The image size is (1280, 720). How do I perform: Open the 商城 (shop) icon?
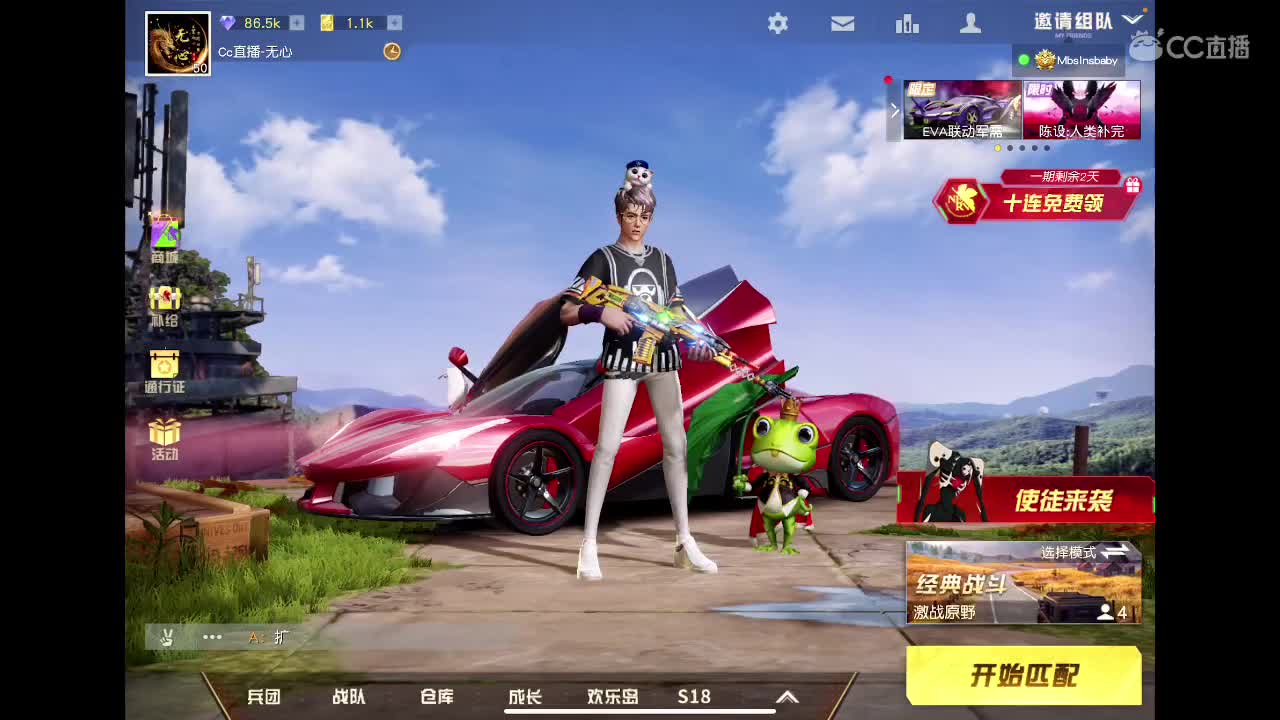[x=164, y=232]
